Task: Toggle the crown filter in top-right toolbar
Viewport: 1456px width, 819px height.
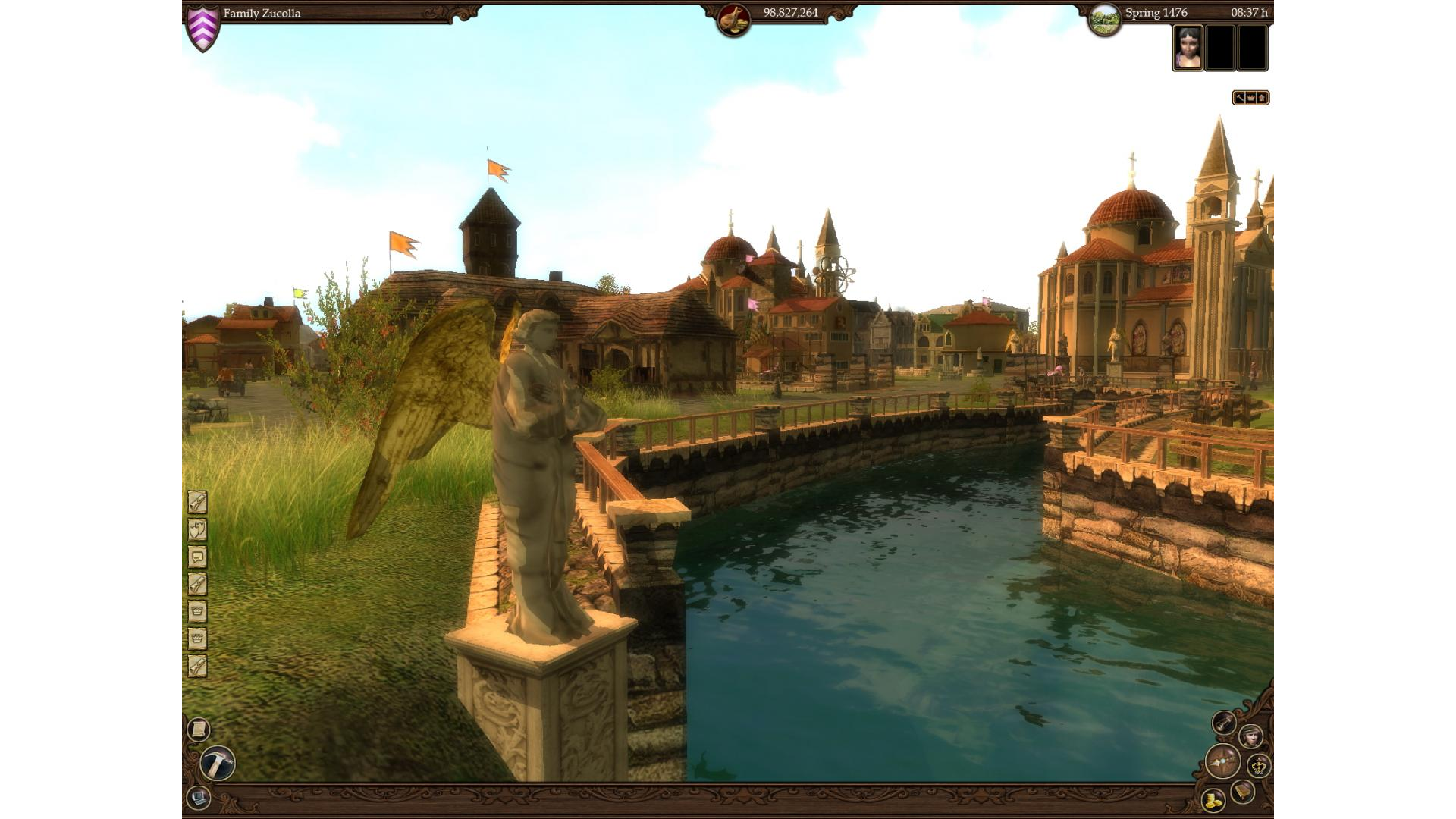Action: coord(1250,98)
